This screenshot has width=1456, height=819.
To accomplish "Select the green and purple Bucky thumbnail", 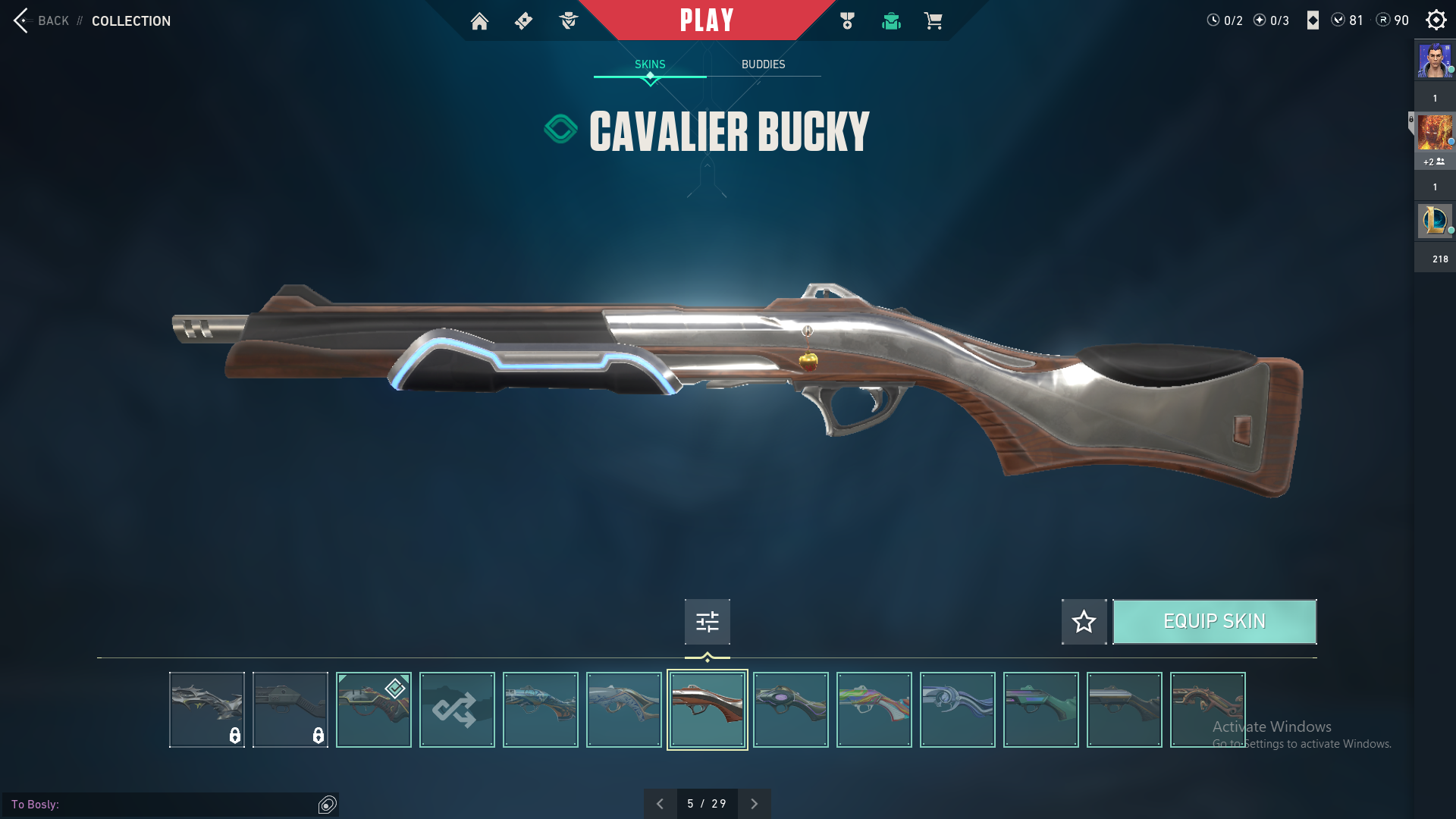I will 1040,710.
